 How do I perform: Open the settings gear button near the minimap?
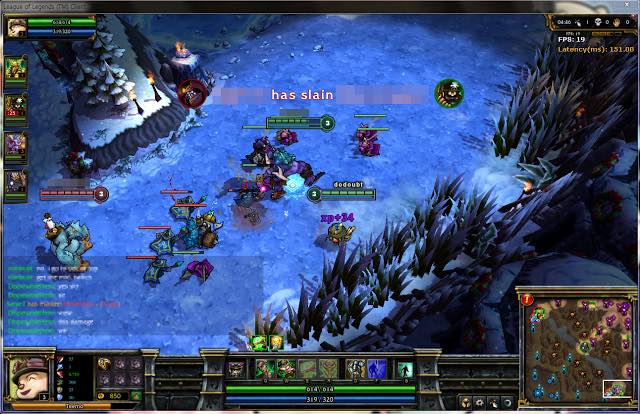tap(480, 402)
